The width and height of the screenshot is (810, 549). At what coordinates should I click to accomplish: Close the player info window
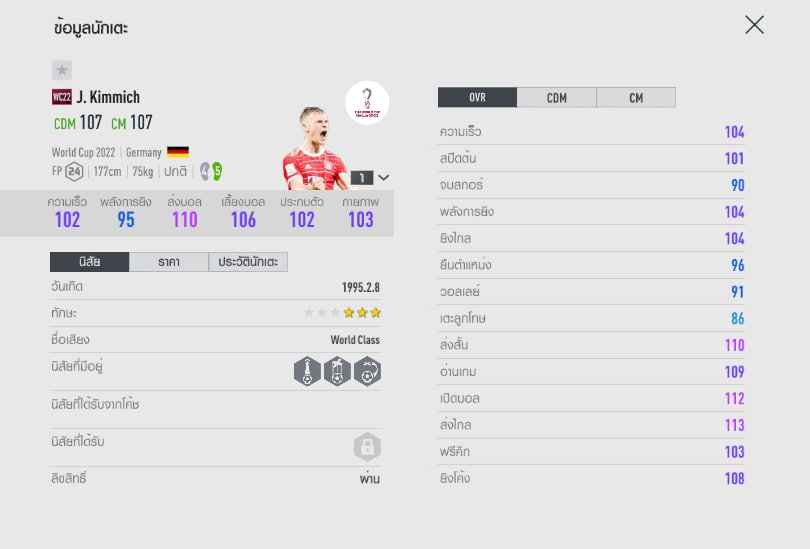coord(754,25)
